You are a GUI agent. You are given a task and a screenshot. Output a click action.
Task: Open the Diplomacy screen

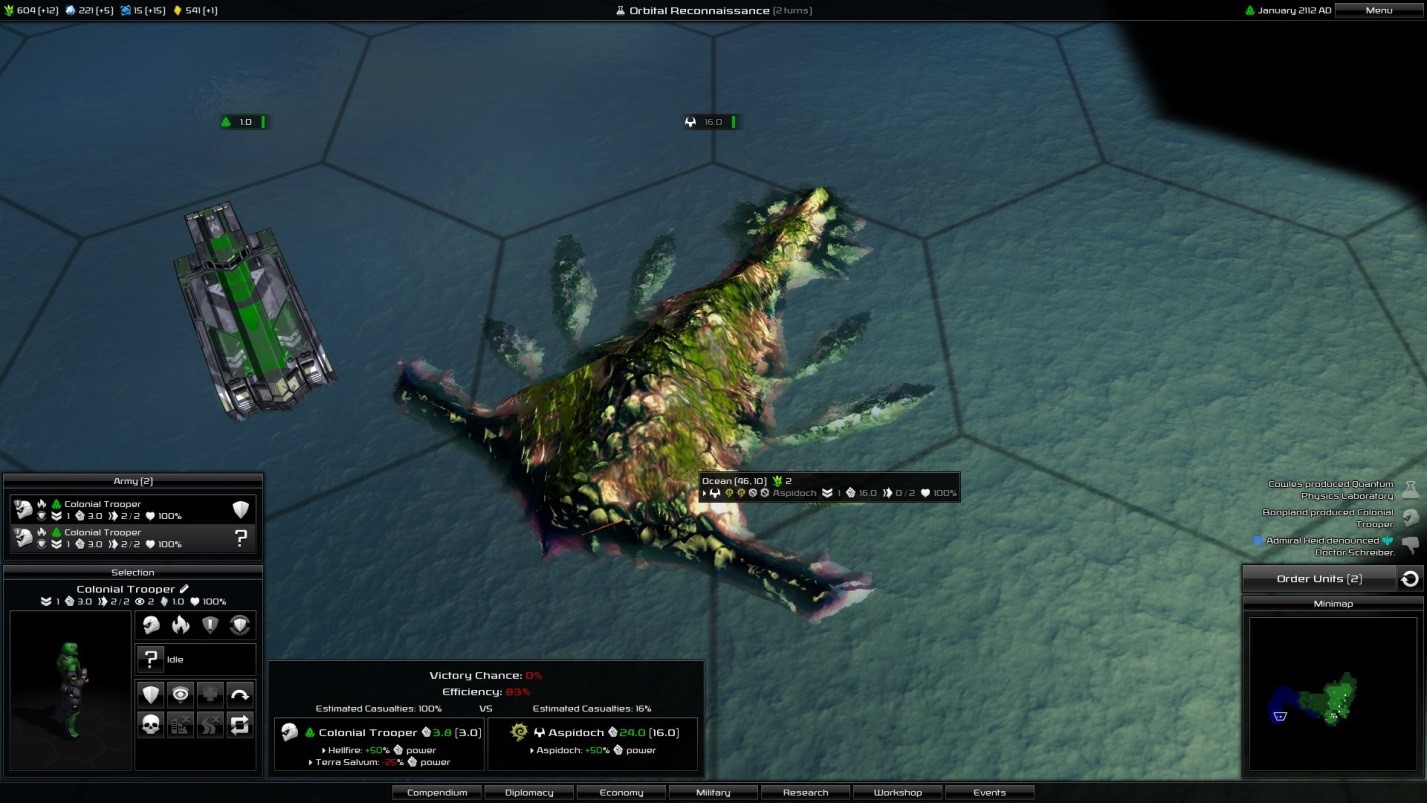[529, 792]
